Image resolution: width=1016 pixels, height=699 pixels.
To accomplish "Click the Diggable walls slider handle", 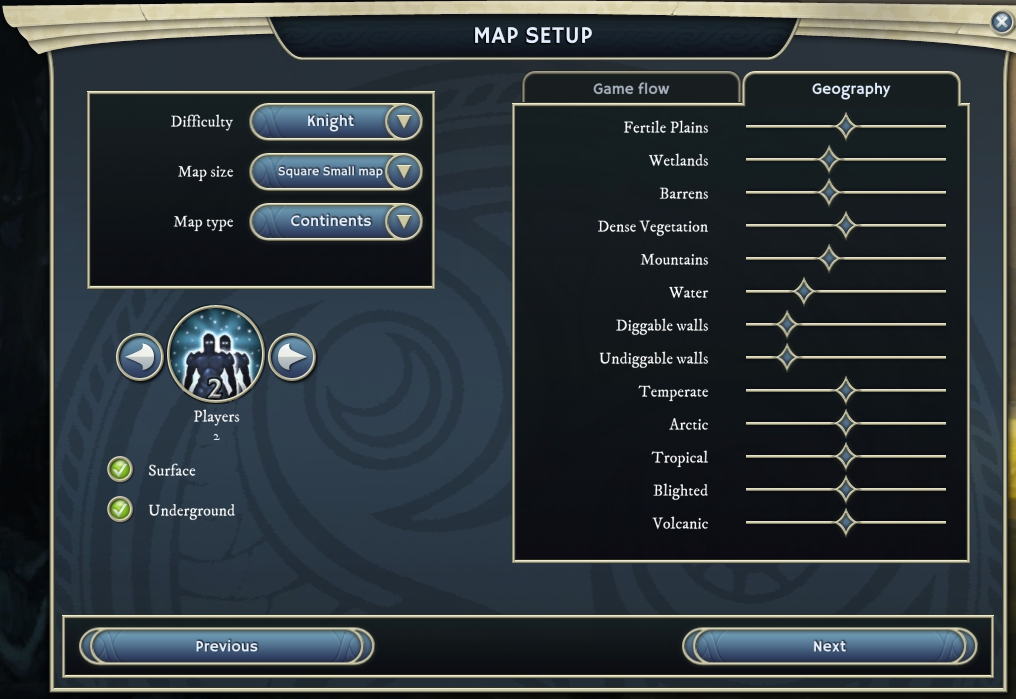I will [787, 325].
